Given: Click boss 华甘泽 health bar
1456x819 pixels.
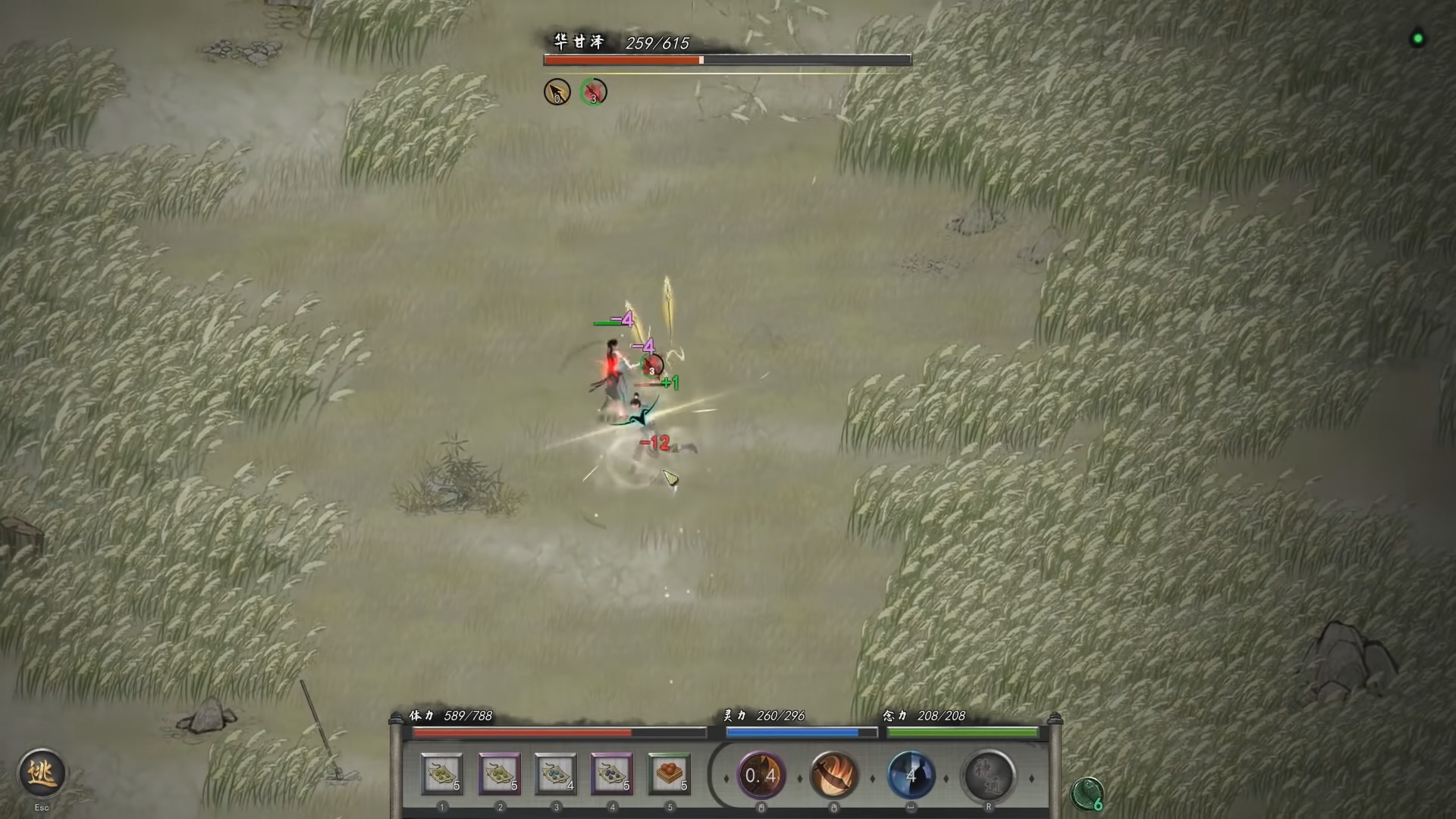Looking at the screenshot, I should tap(726, 58).
